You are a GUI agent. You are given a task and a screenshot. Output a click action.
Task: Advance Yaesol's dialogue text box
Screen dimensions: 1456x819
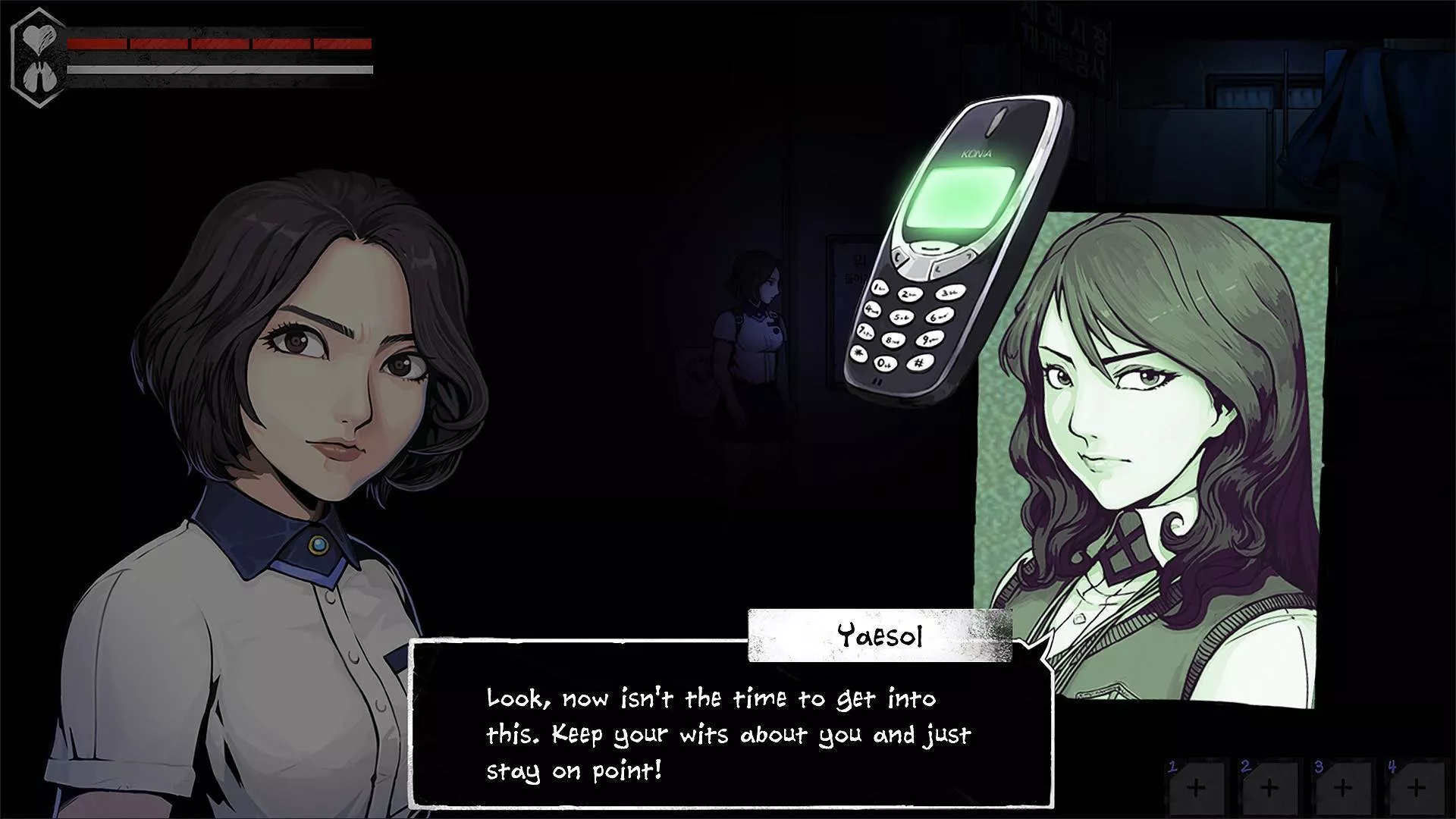click(731, 733)
